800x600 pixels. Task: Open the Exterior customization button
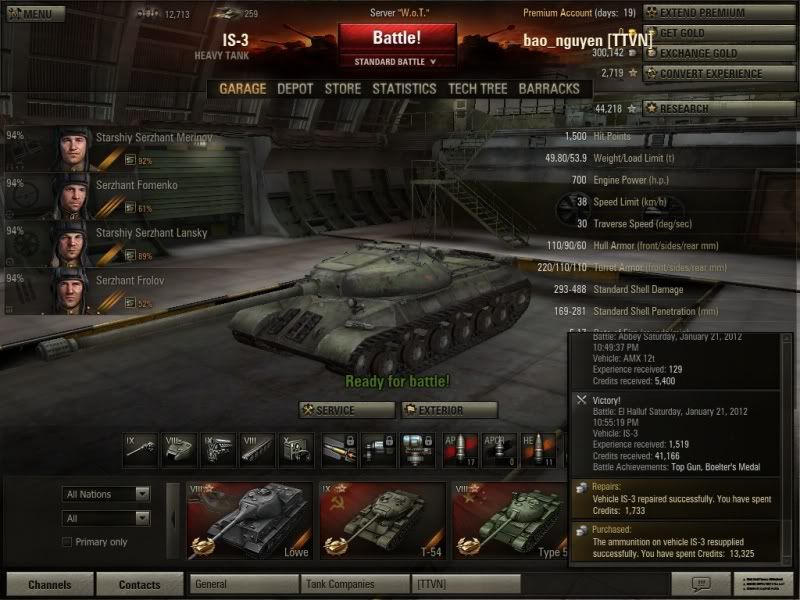click(x=449, y=410)
